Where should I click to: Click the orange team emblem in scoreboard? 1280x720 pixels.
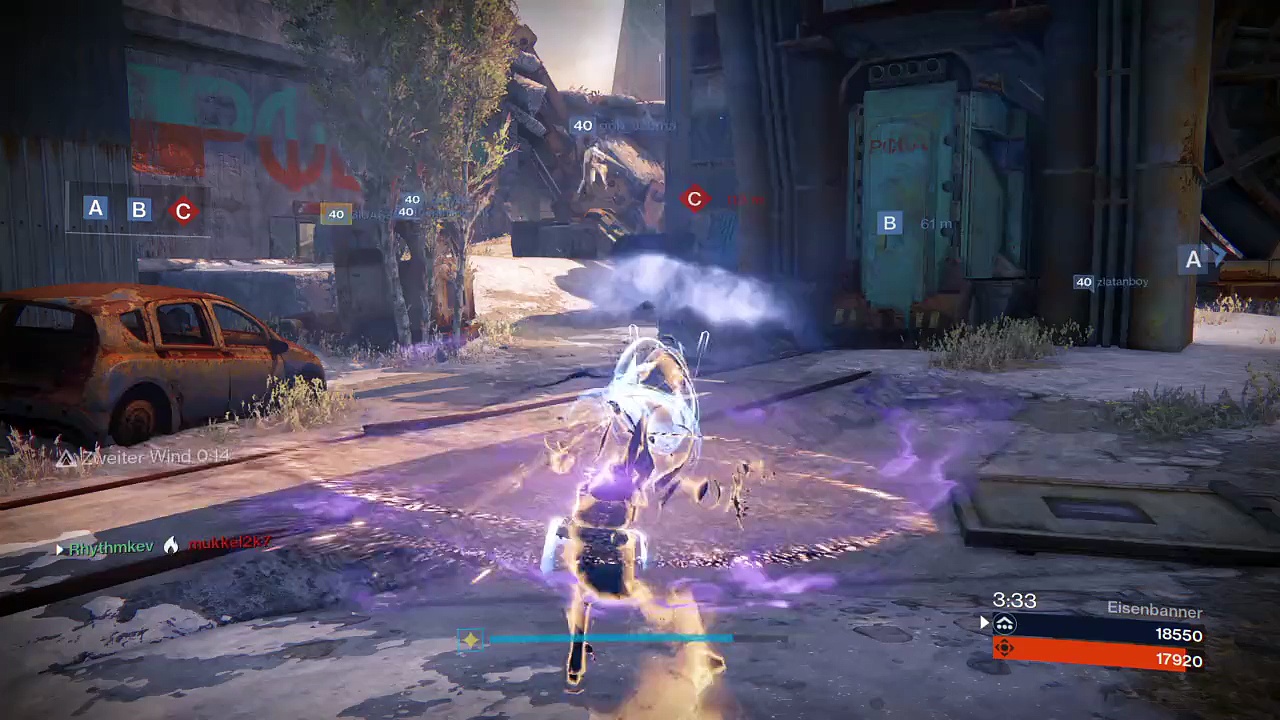coord(1005,648)
